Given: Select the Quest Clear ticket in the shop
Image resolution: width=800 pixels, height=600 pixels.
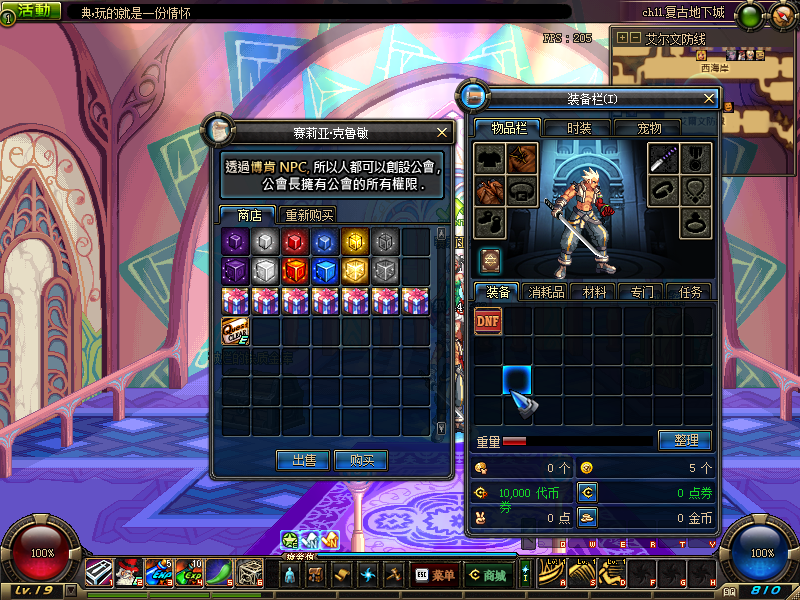Looking at the screenshot, I should click(235, 331).
